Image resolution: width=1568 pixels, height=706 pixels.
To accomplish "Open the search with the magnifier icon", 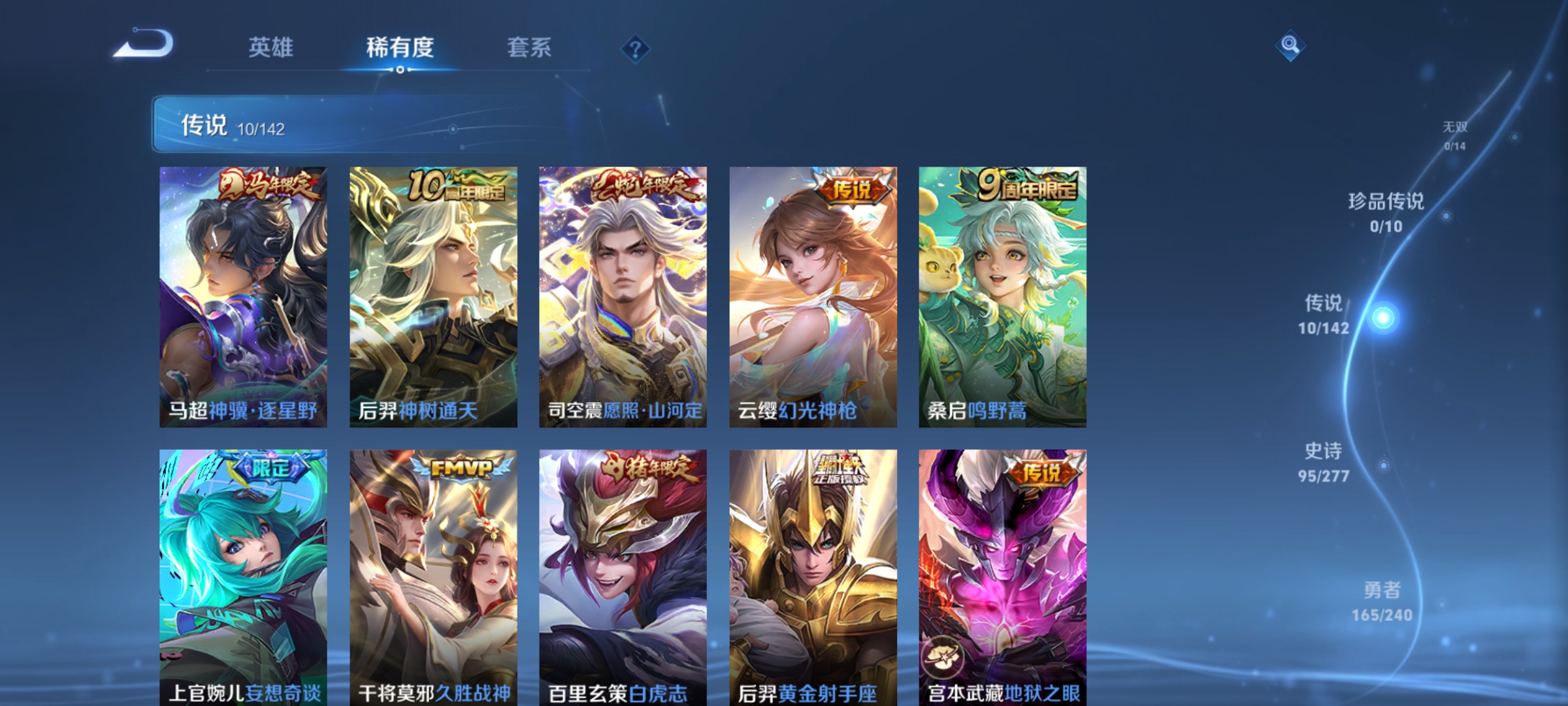I will pyautogui.click(x=1290, y=46).
